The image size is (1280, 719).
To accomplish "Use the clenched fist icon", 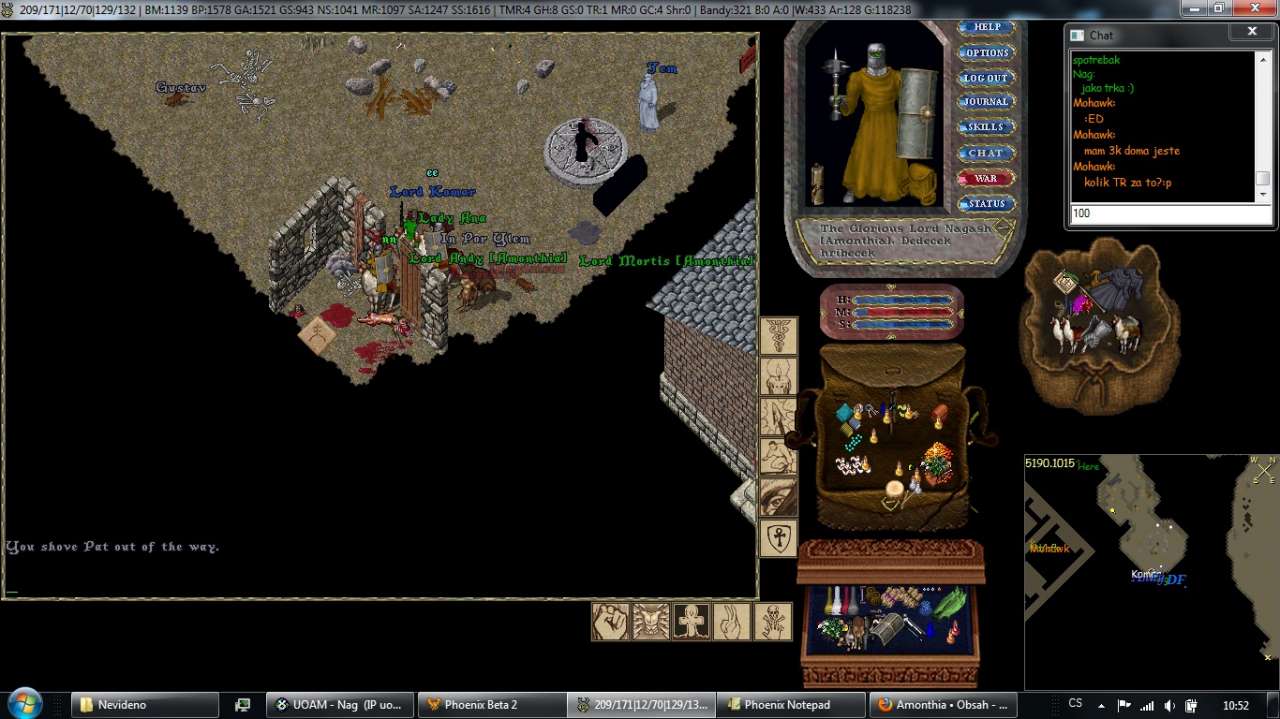I will pyautogui.click(x=611, y=621).
